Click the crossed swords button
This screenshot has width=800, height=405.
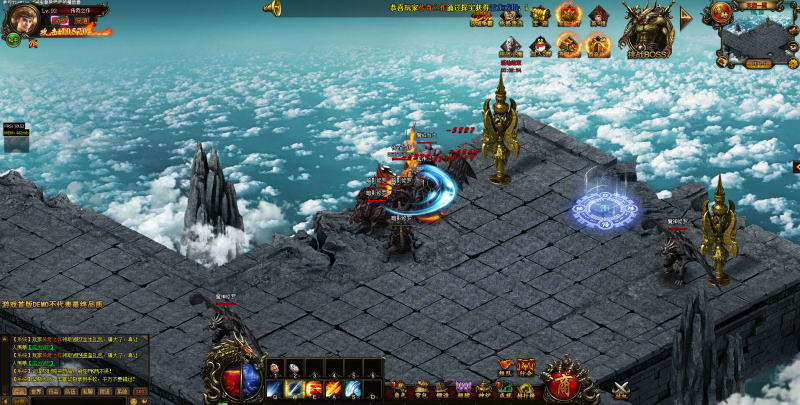pos(621,389)
